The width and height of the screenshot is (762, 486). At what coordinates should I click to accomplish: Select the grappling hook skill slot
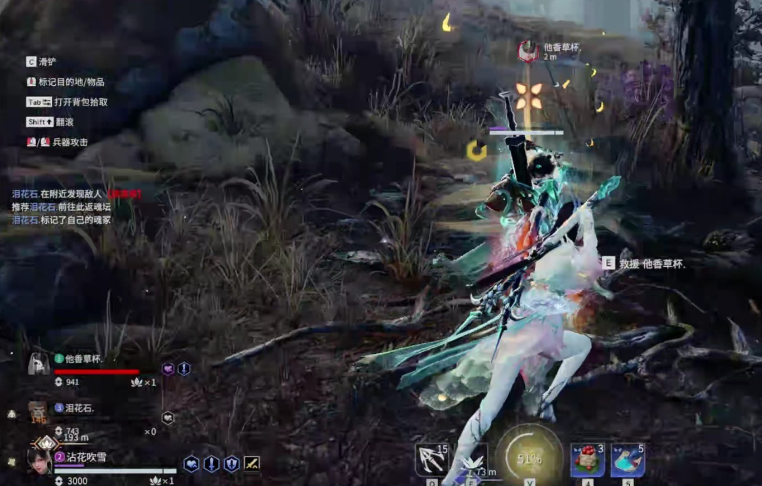pos(431,460)
